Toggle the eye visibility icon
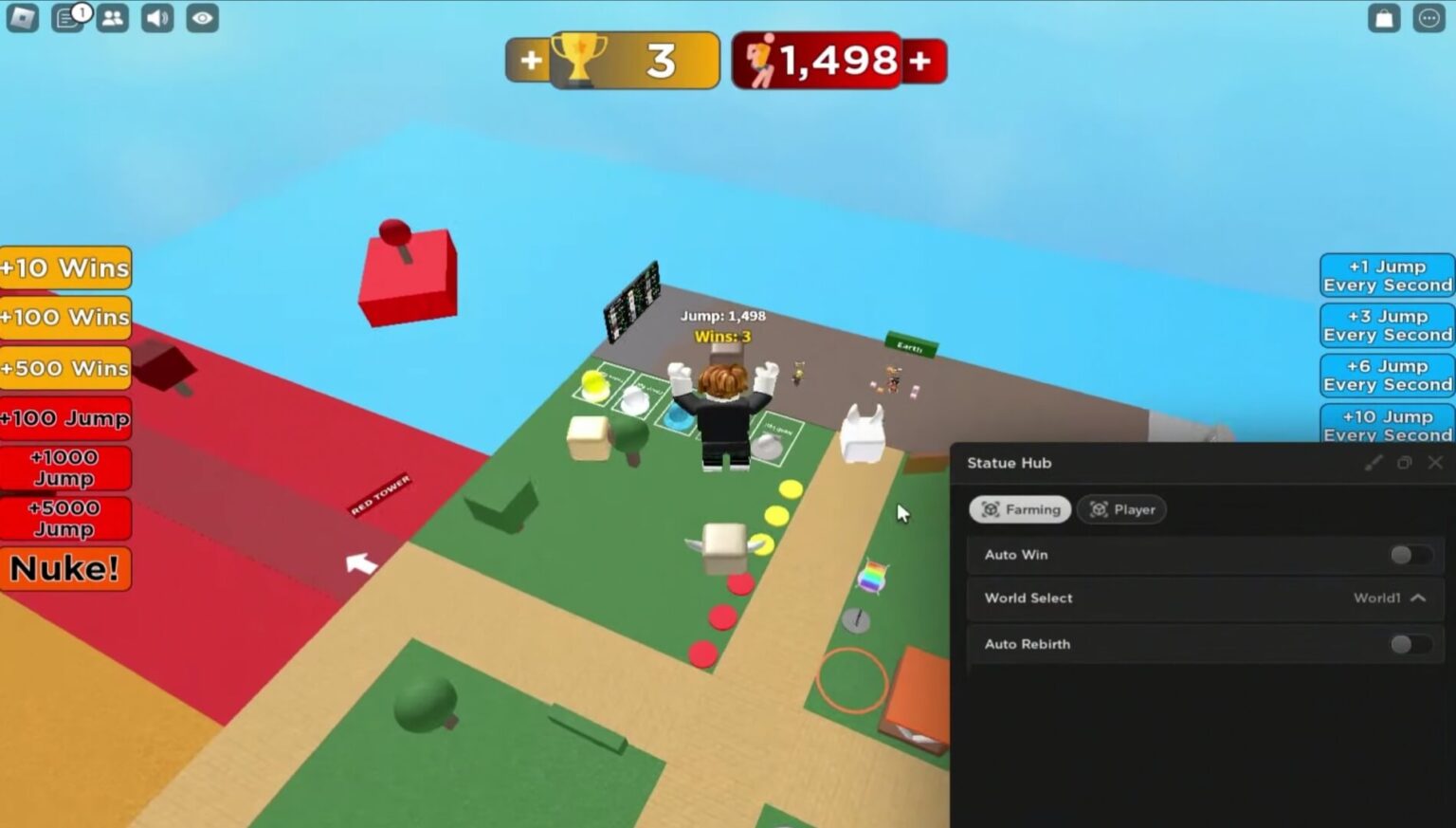The image size is (1456, 828). click(201, 17)
